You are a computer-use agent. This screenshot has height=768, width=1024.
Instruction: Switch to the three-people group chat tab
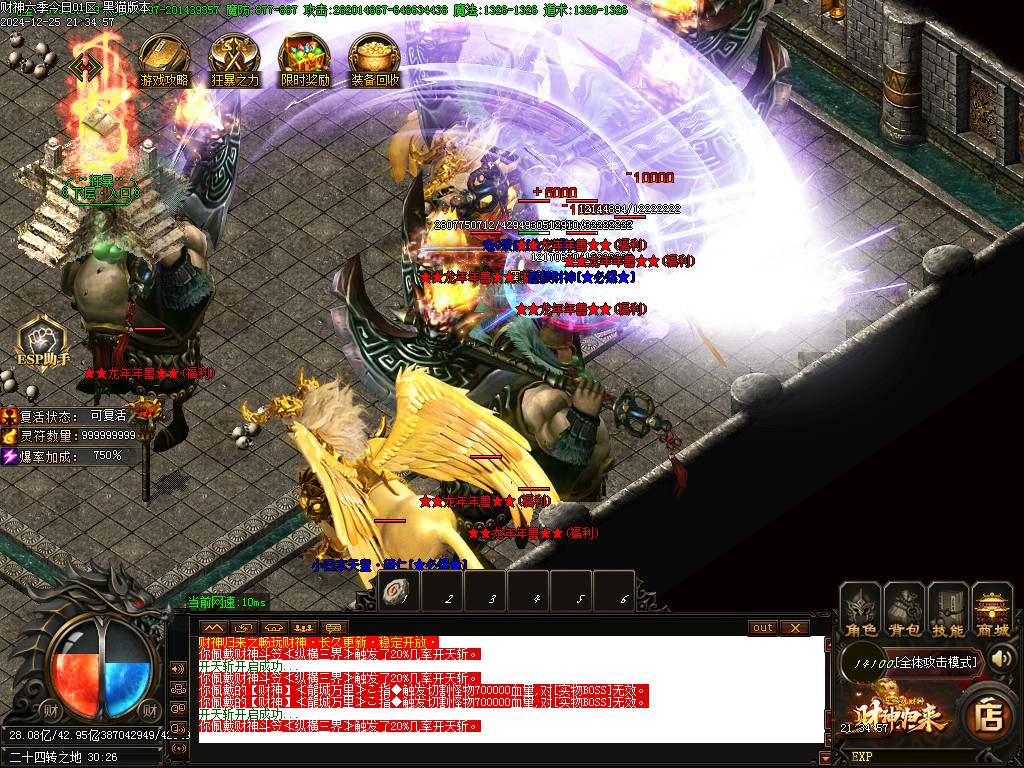[305, 627]
